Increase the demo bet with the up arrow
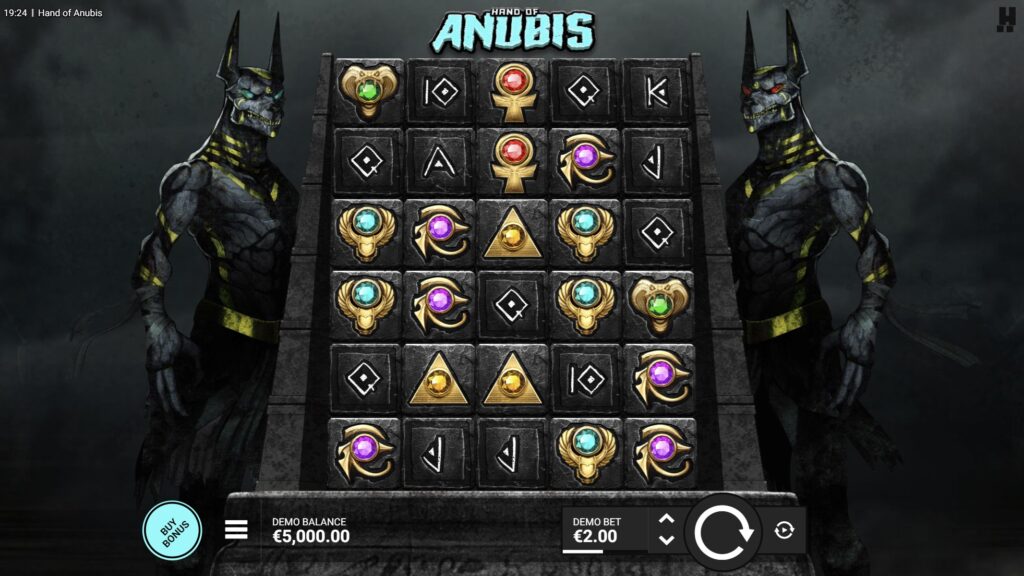 (667, 519)
